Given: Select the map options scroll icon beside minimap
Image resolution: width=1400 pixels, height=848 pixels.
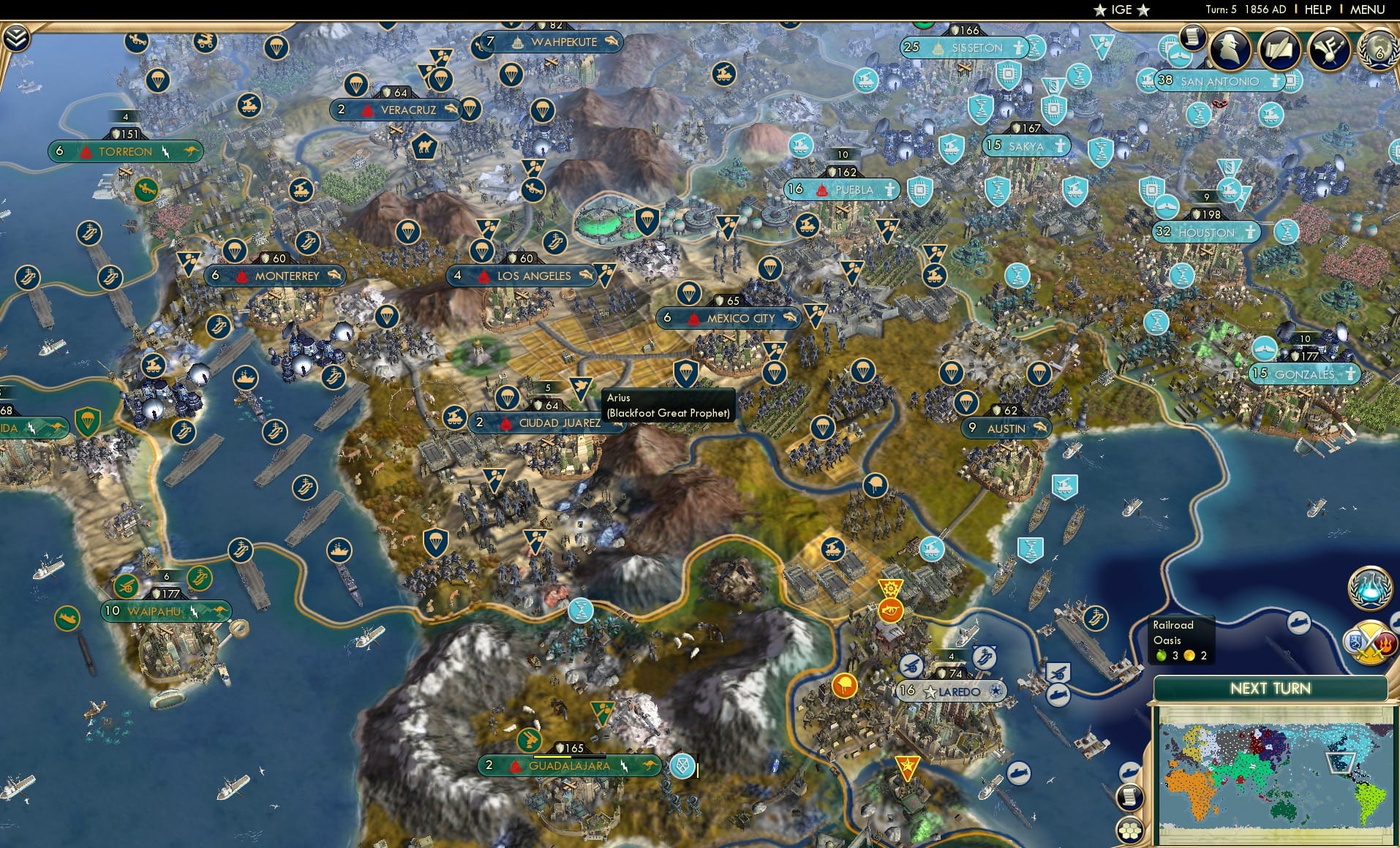Looking at the screenshot, I should [1129, 798].
